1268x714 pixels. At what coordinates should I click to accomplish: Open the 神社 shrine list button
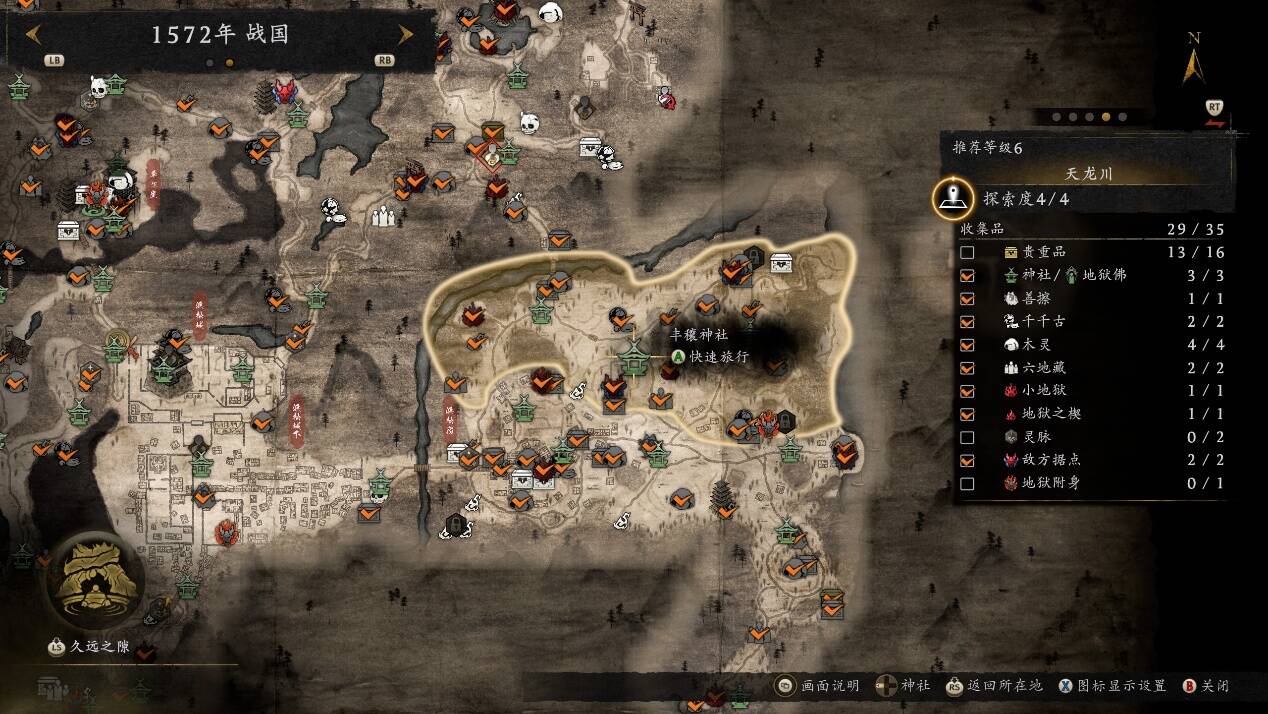pos(903,686)
